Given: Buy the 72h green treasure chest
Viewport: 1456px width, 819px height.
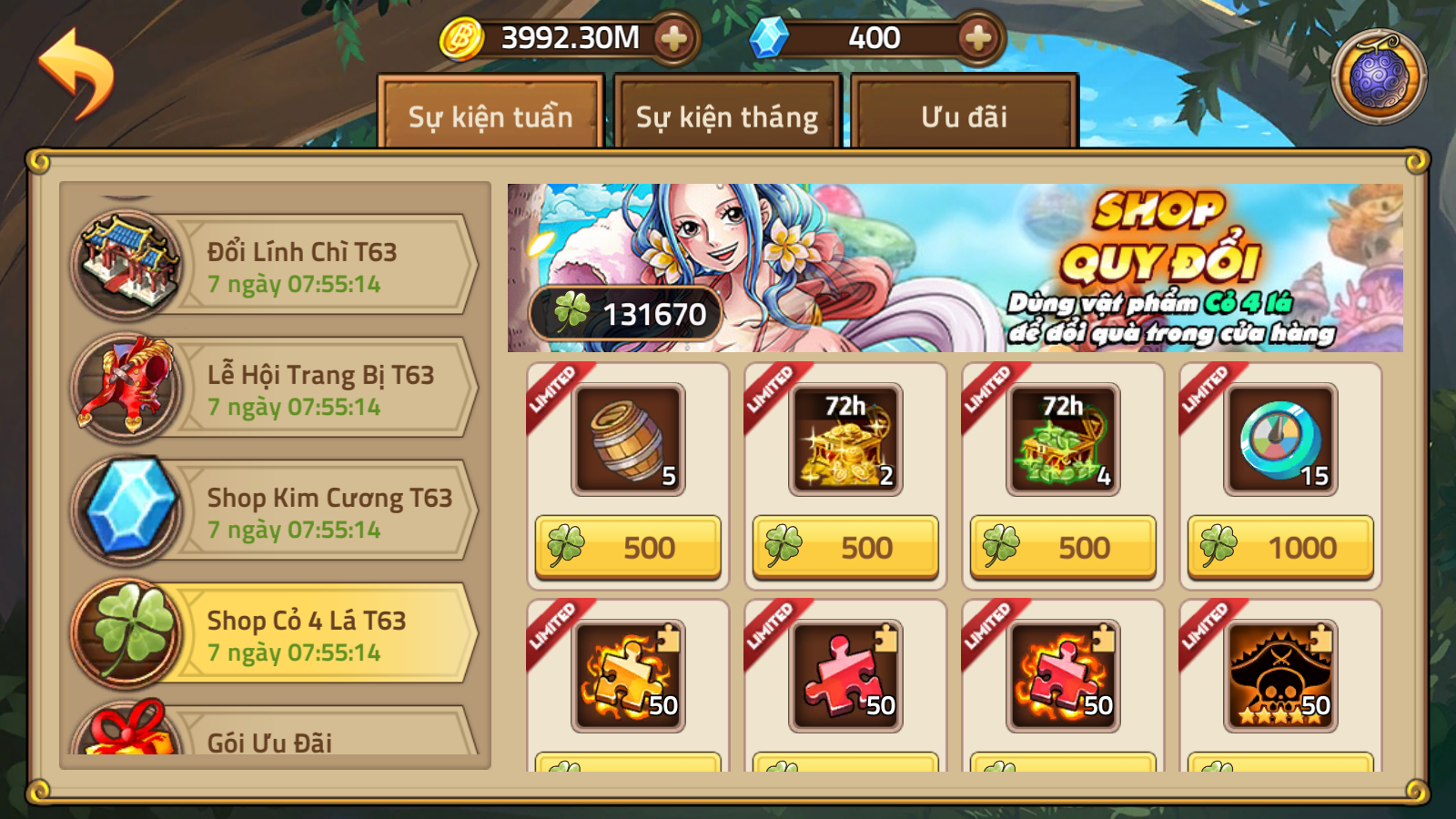Looking at the screenshot, I should coord(1063,548).
